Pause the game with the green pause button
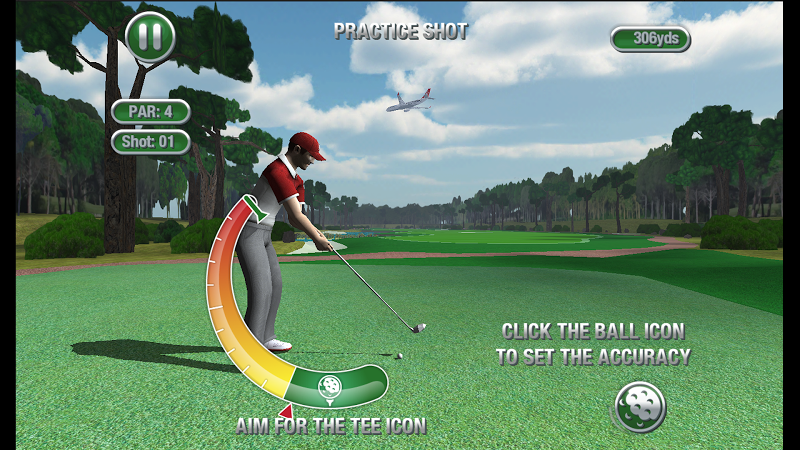Screen dimensions: 800x450 [150, 37]
